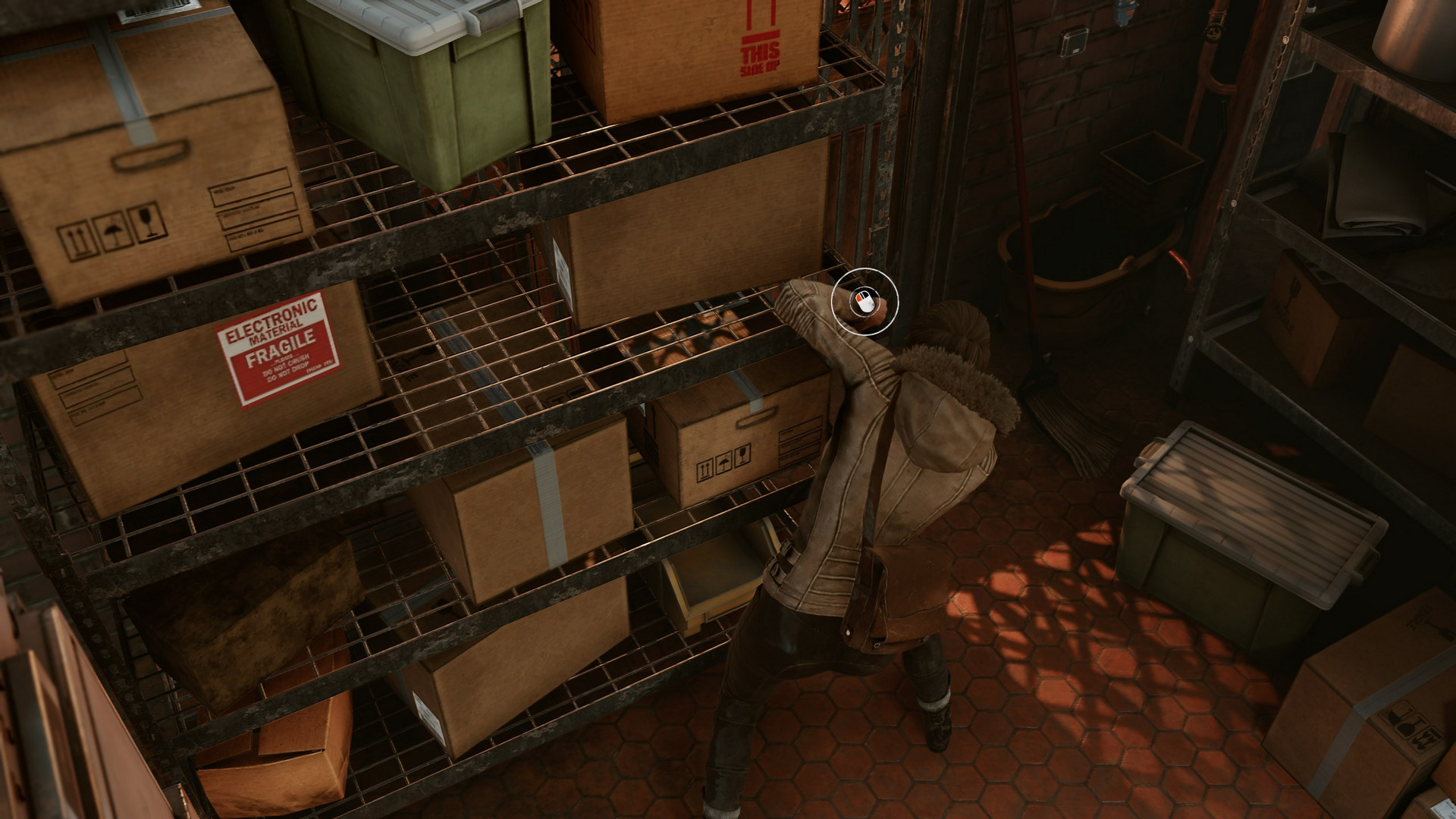This screenshot has width=1456, height=819.
Task: Click the blue faucet fixture on the back wall
Action: click(x=1125, y=12)
